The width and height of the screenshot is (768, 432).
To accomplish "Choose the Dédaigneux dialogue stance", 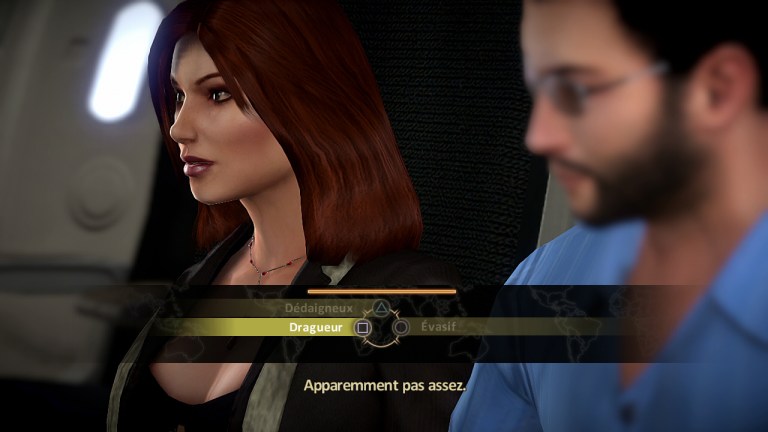I will click(318, 309).
